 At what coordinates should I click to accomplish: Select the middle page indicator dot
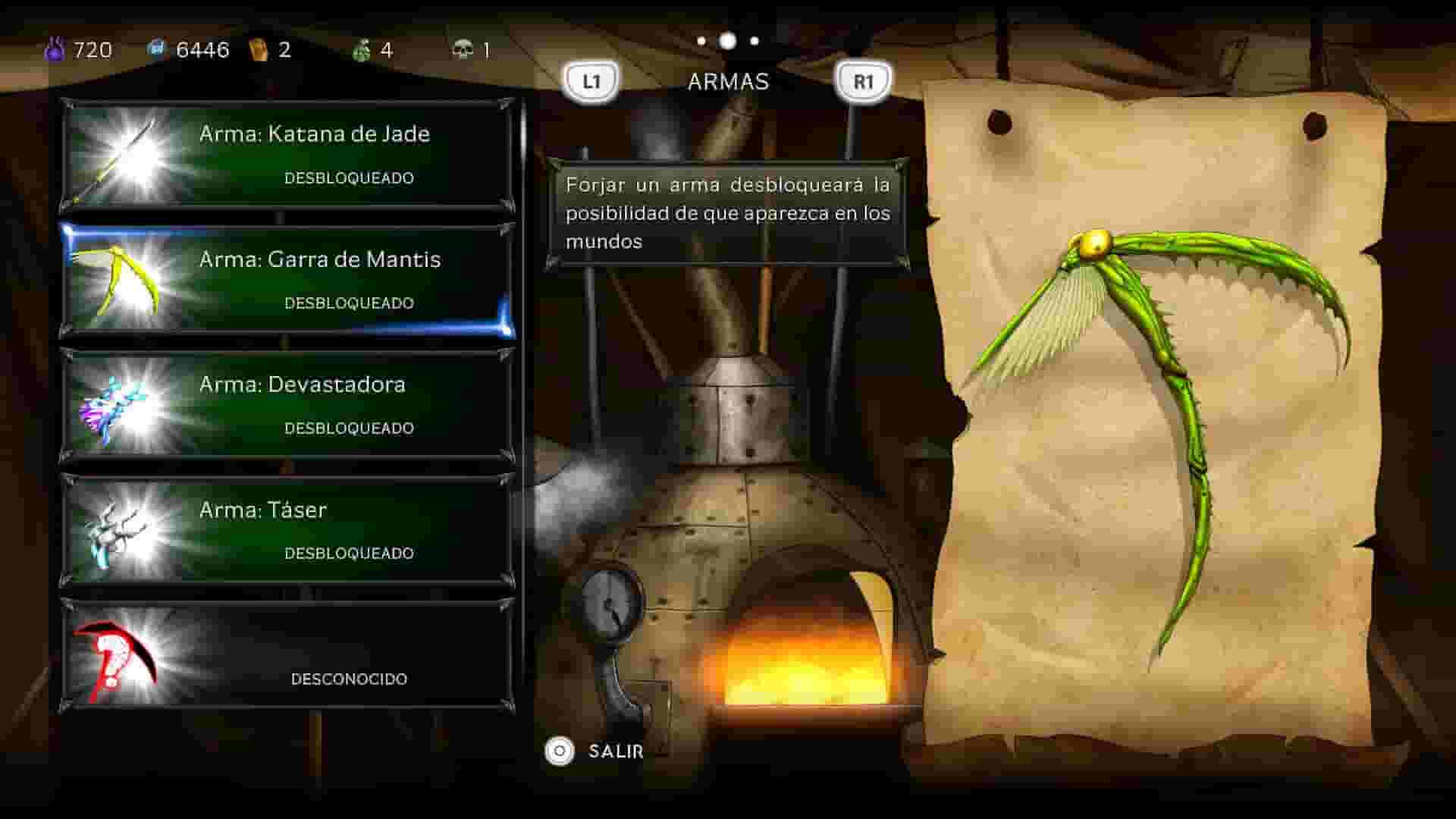pyautogui.click(x=728, y=40)
